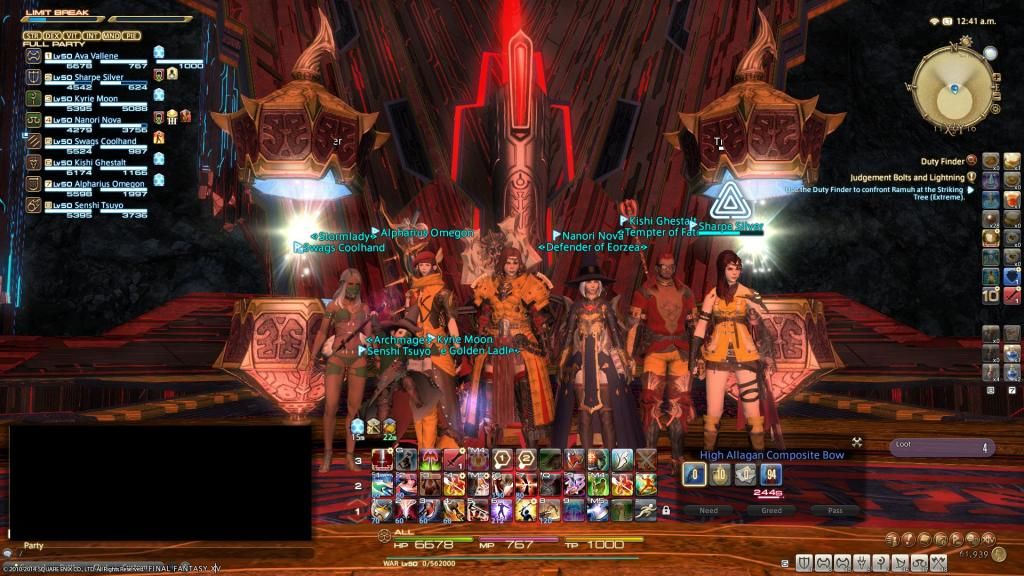The image size is (1024, 576).
Task: Target party member Swags Coolhand
Action: (x=98, y=142)
